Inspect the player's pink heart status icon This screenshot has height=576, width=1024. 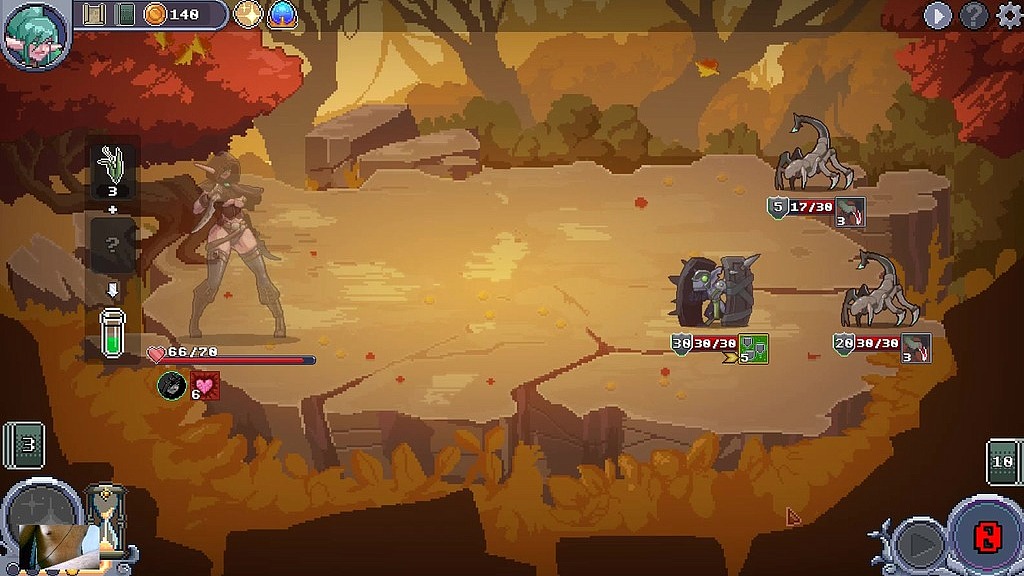click(x=205, y=384)
